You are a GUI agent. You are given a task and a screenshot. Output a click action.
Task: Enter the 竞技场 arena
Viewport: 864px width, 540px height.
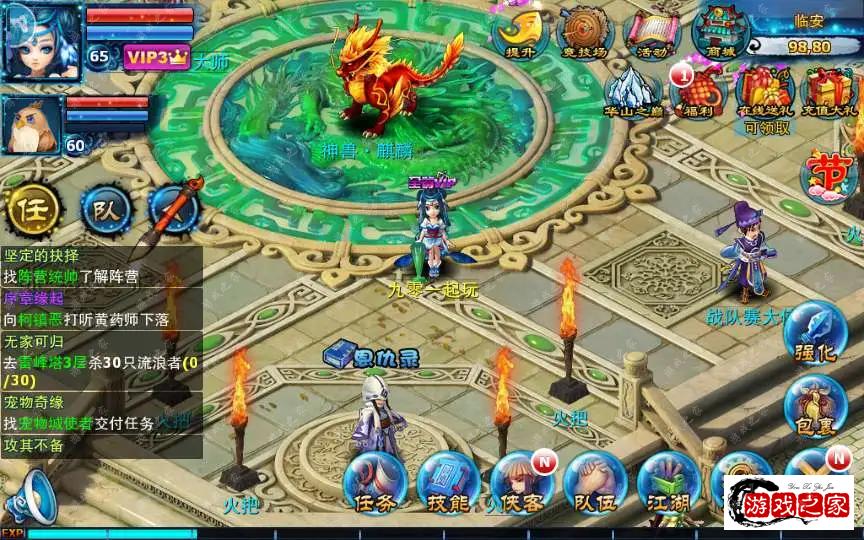point(585,33)
